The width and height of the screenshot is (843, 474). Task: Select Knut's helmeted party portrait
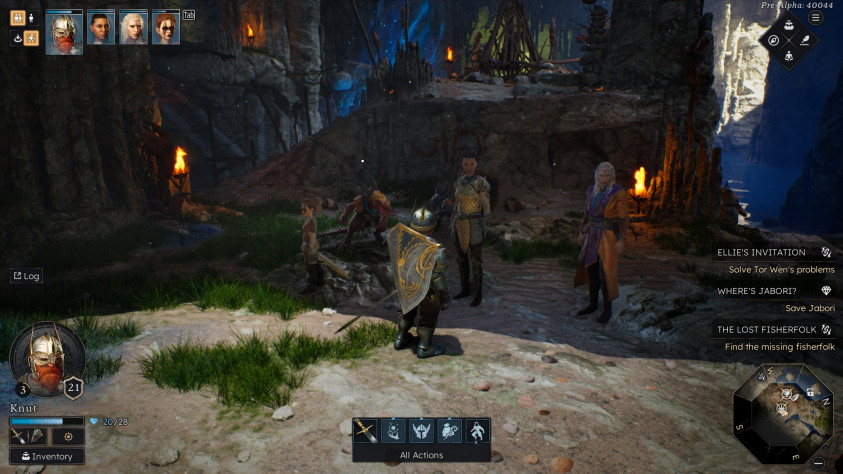tap(64, 30)
